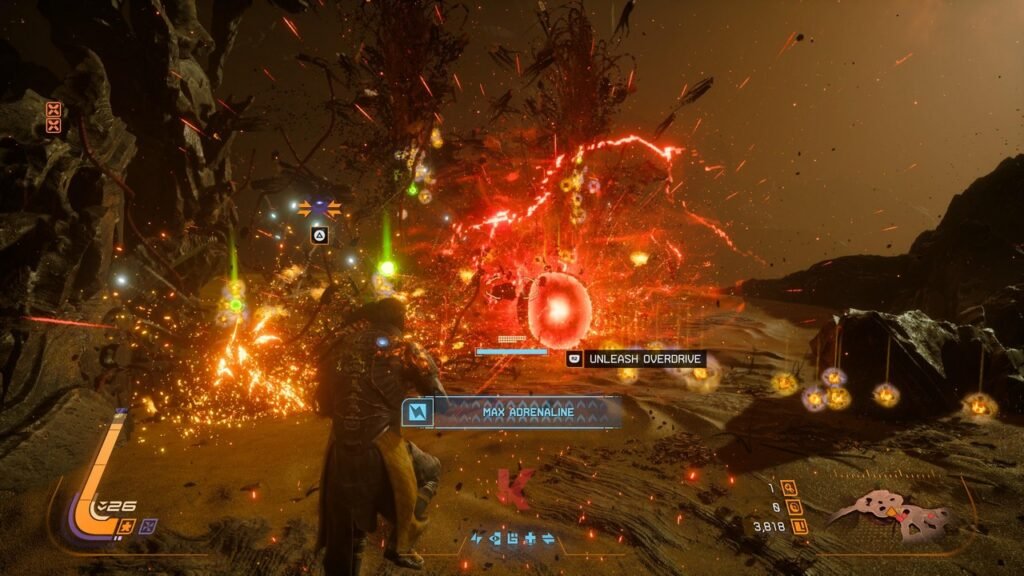Image resolution: width=1024 pixels, height=576 pixels.
Task: Click the purple status icon beside the health gauge
Action: (x=148, y=526)
